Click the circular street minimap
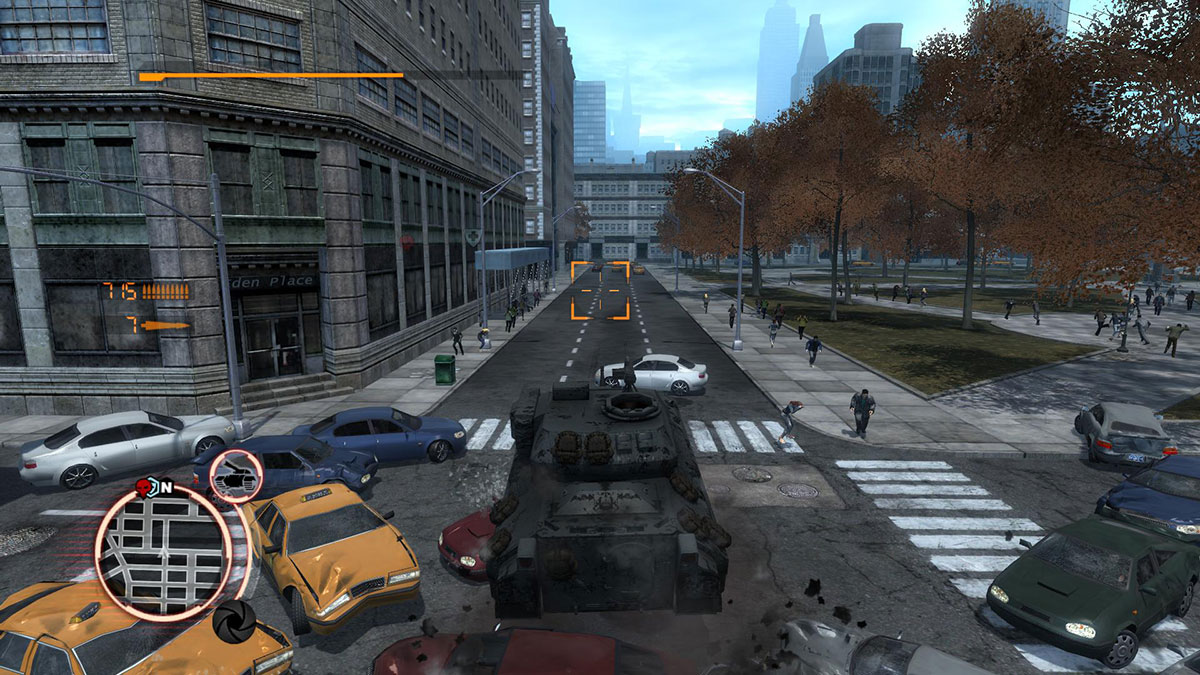1200x675 pixels. coord(164,553)
